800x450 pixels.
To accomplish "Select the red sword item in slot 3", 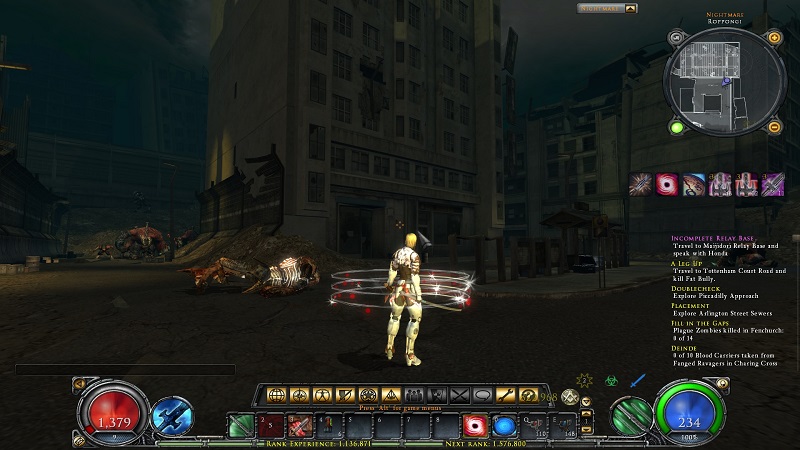I will [x=300, y=424].
